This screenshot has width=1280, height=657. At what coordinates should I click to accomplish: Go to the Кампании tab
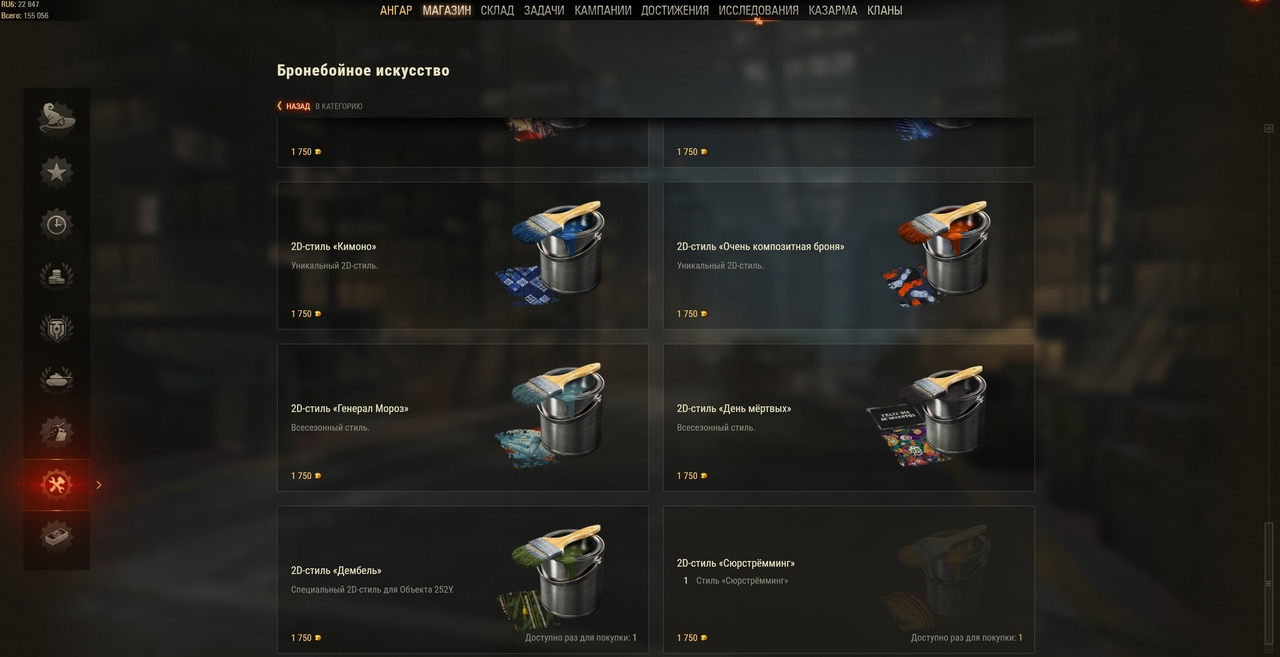click(603, 11)
